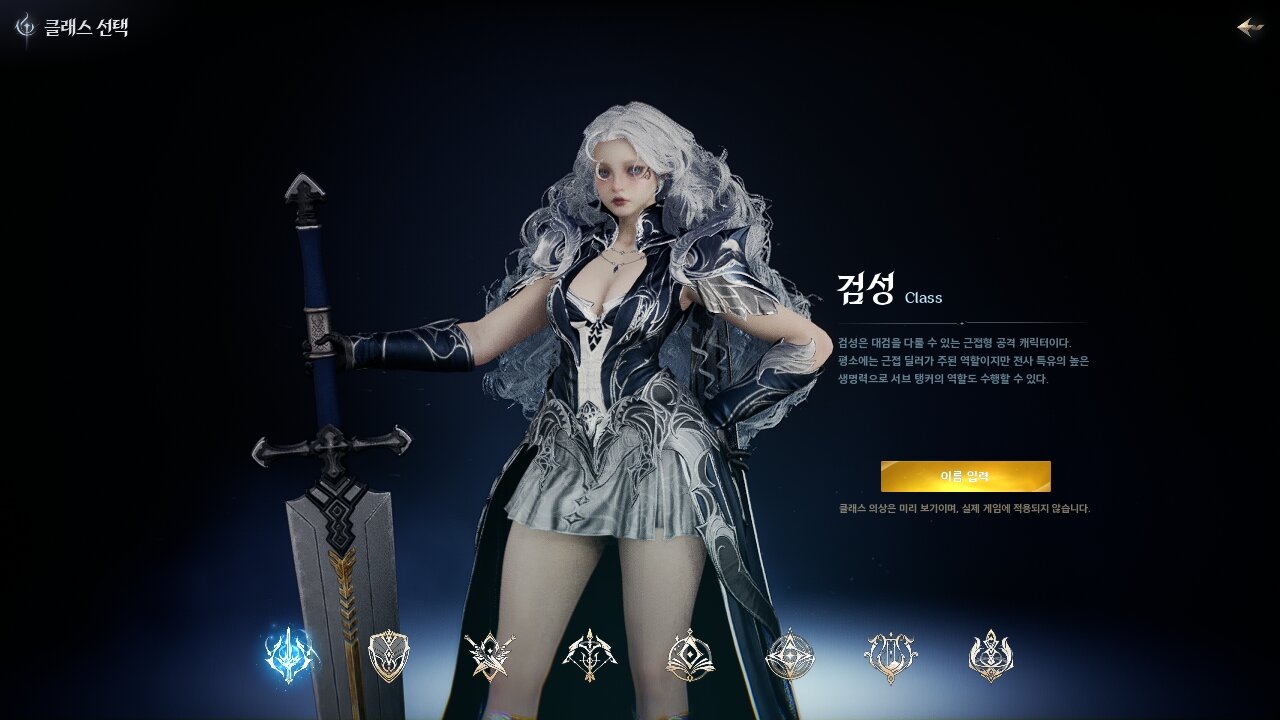The width and height of the screenshot is (1280, 720).
Task: Select the circled star class icon
Action: tap(790, 656)
